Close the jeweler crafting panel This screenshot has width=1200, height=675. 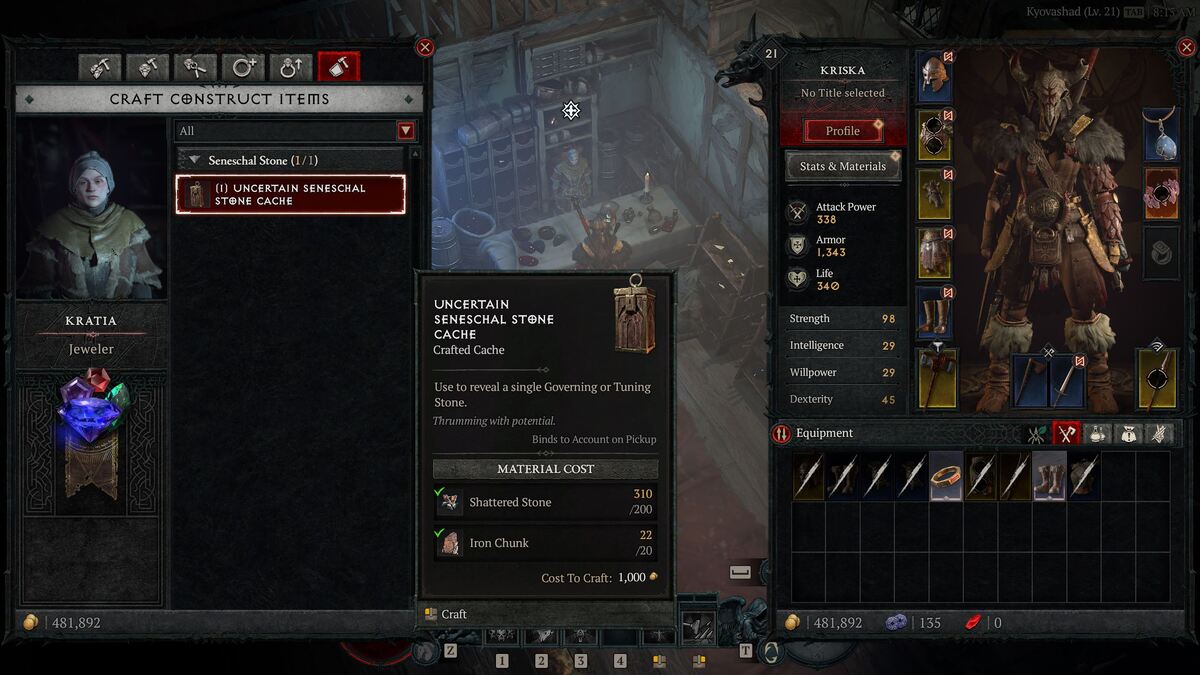coord(425,47)
